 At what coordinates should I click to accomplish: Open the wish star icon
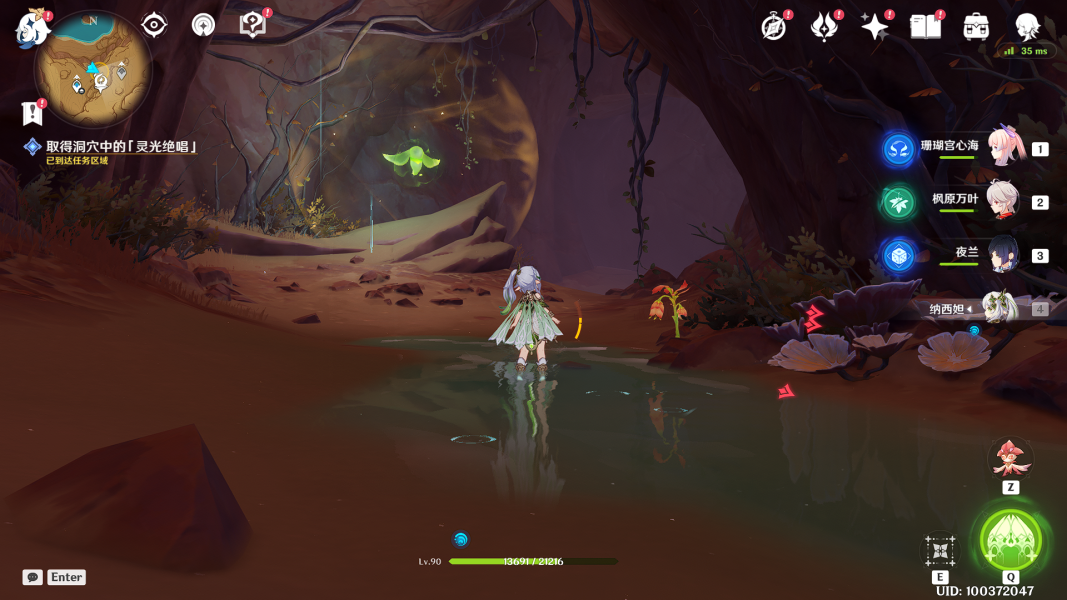[x=875, y=27]
